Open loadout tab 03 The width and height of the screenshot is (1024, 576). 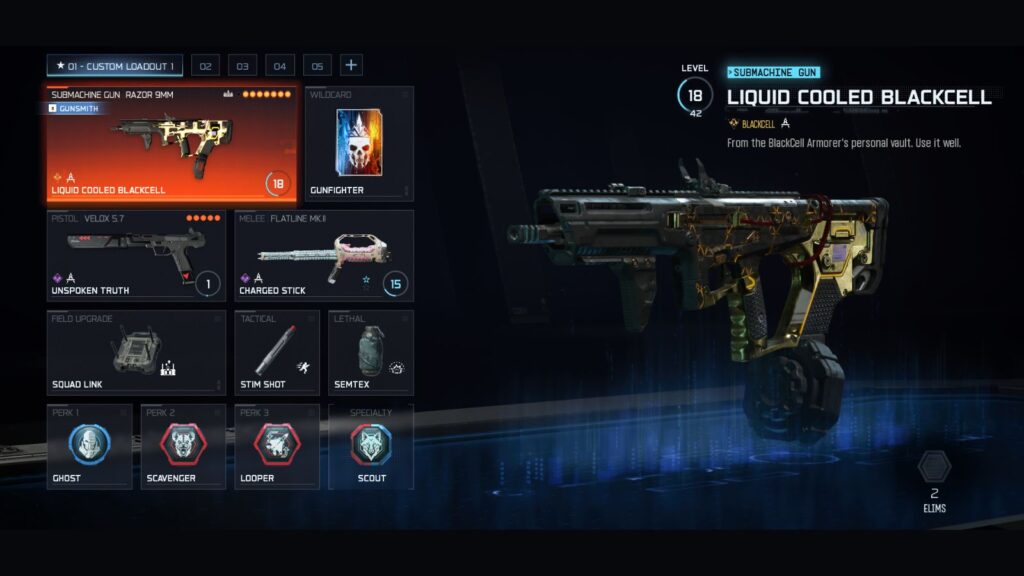tap(242, 66)
